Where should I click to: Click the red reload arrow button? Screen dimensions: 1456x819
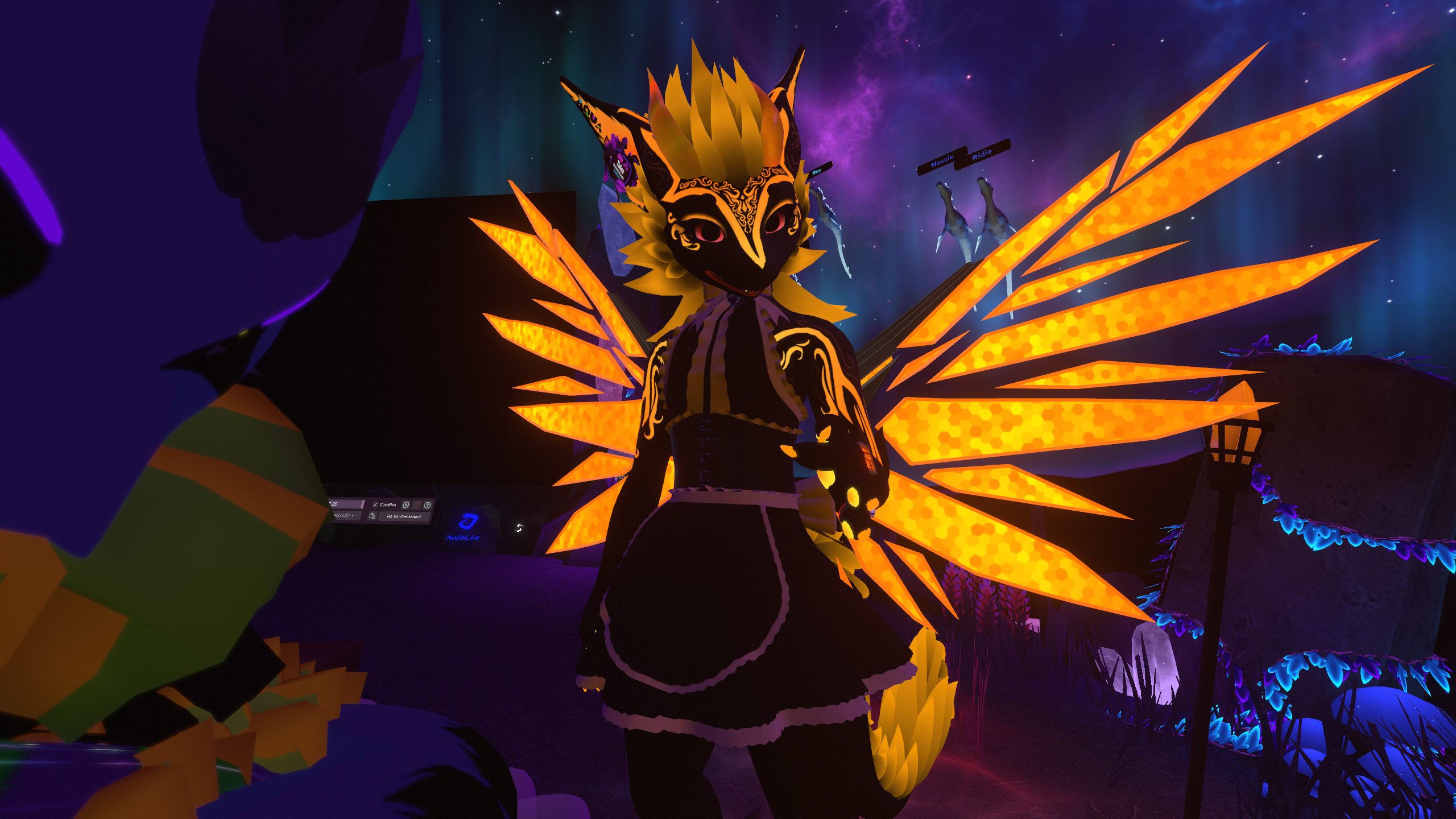point(416,505)
